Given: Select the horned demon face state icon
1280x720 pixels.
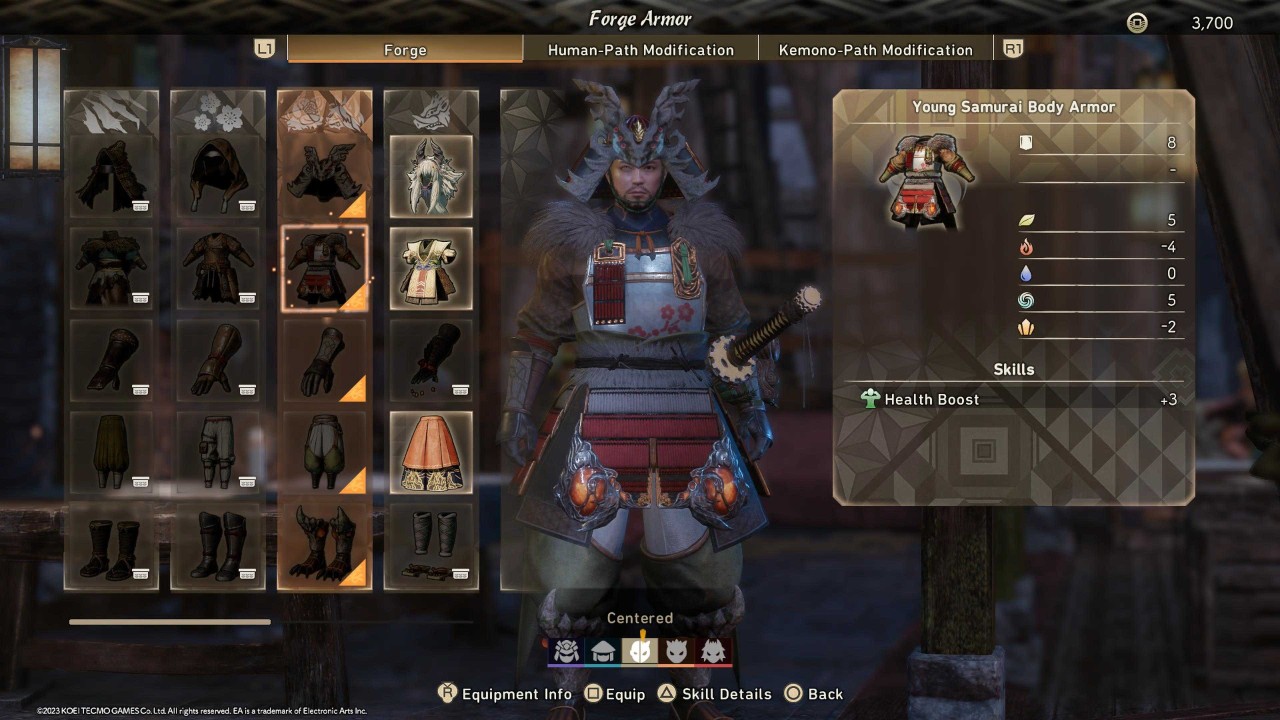Looking at the screenshot, I should click(677, 650).
